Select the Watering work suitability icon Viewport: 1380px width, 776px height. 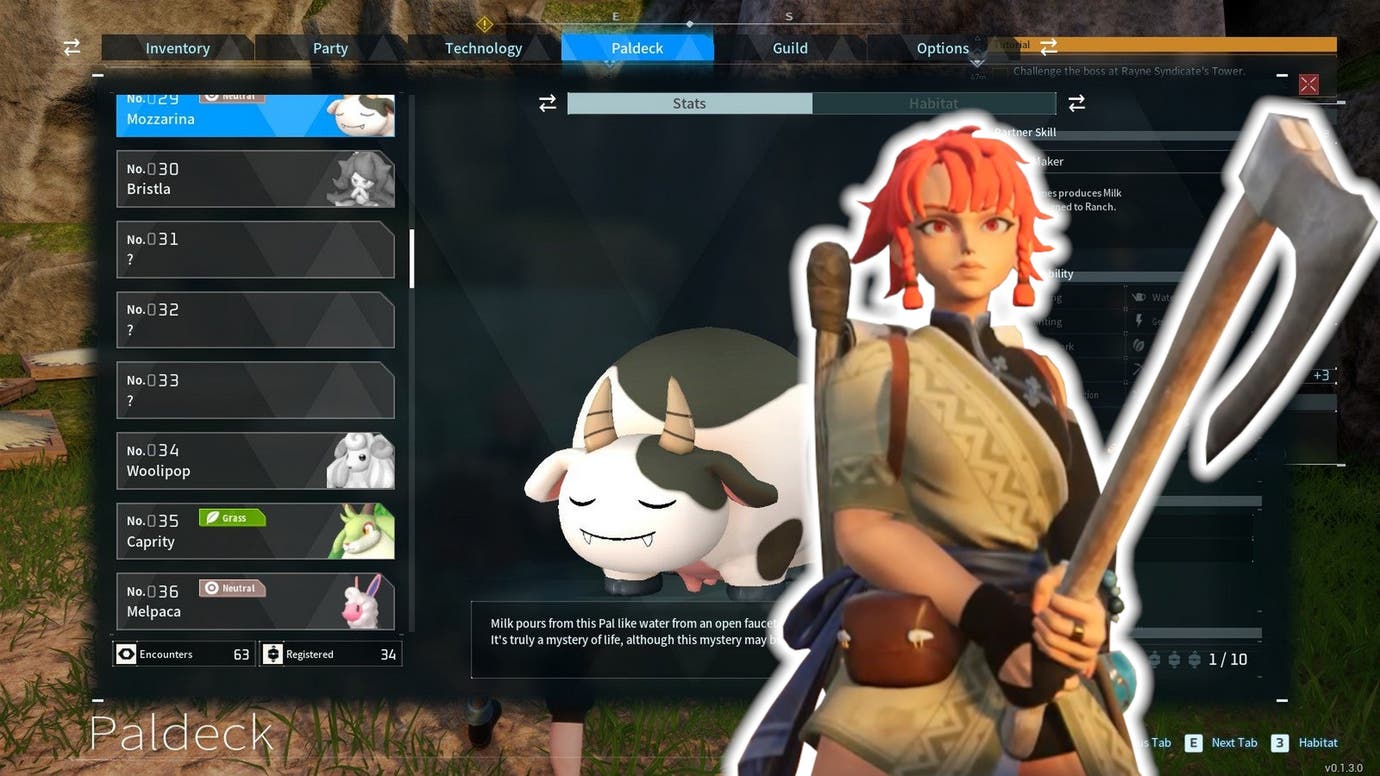[1138, 297]
